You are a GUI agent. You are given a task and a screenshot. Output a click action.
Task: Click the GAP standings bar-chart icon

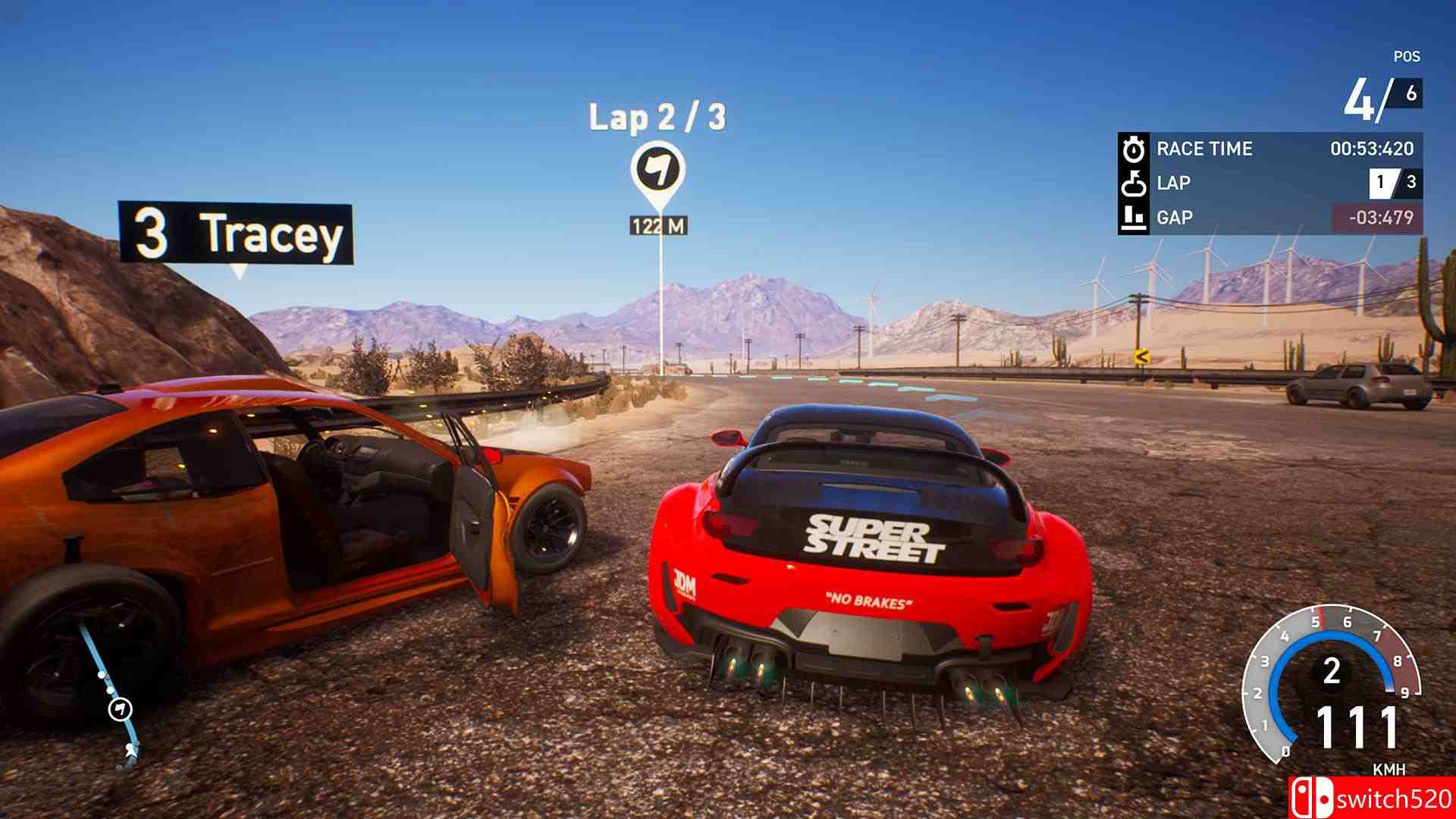click(1132, 218)
